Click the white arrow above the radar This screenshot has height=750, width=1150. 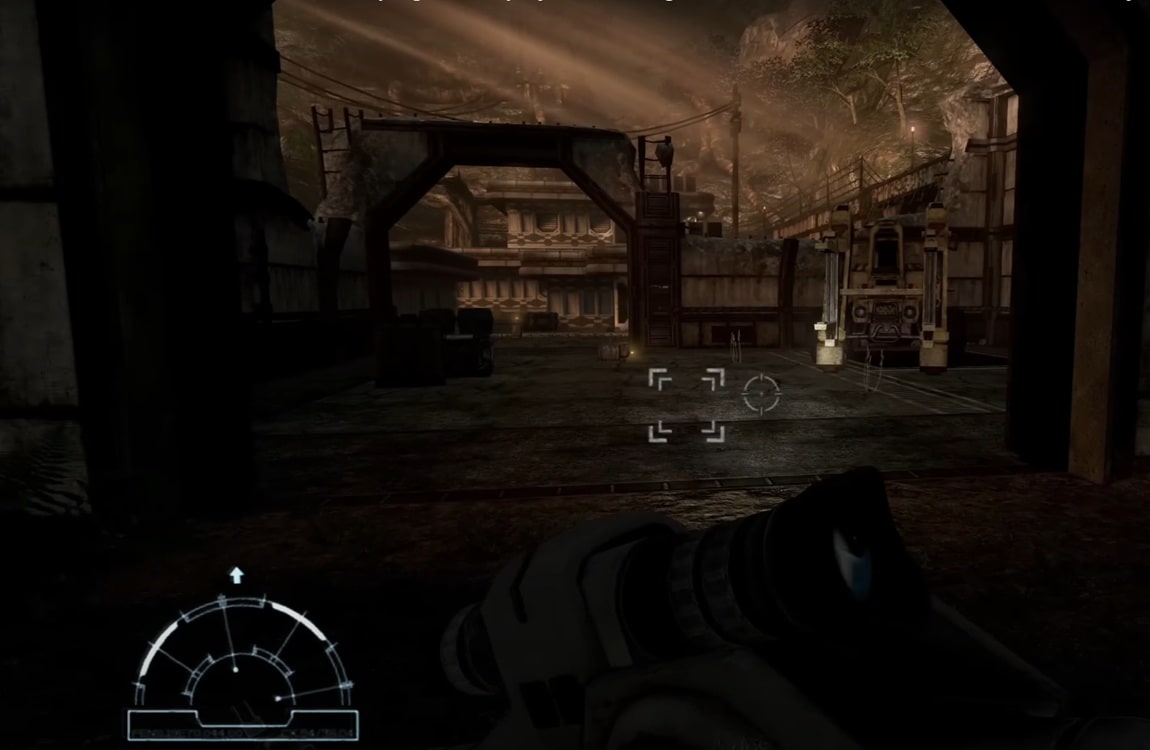click(237, 575)
